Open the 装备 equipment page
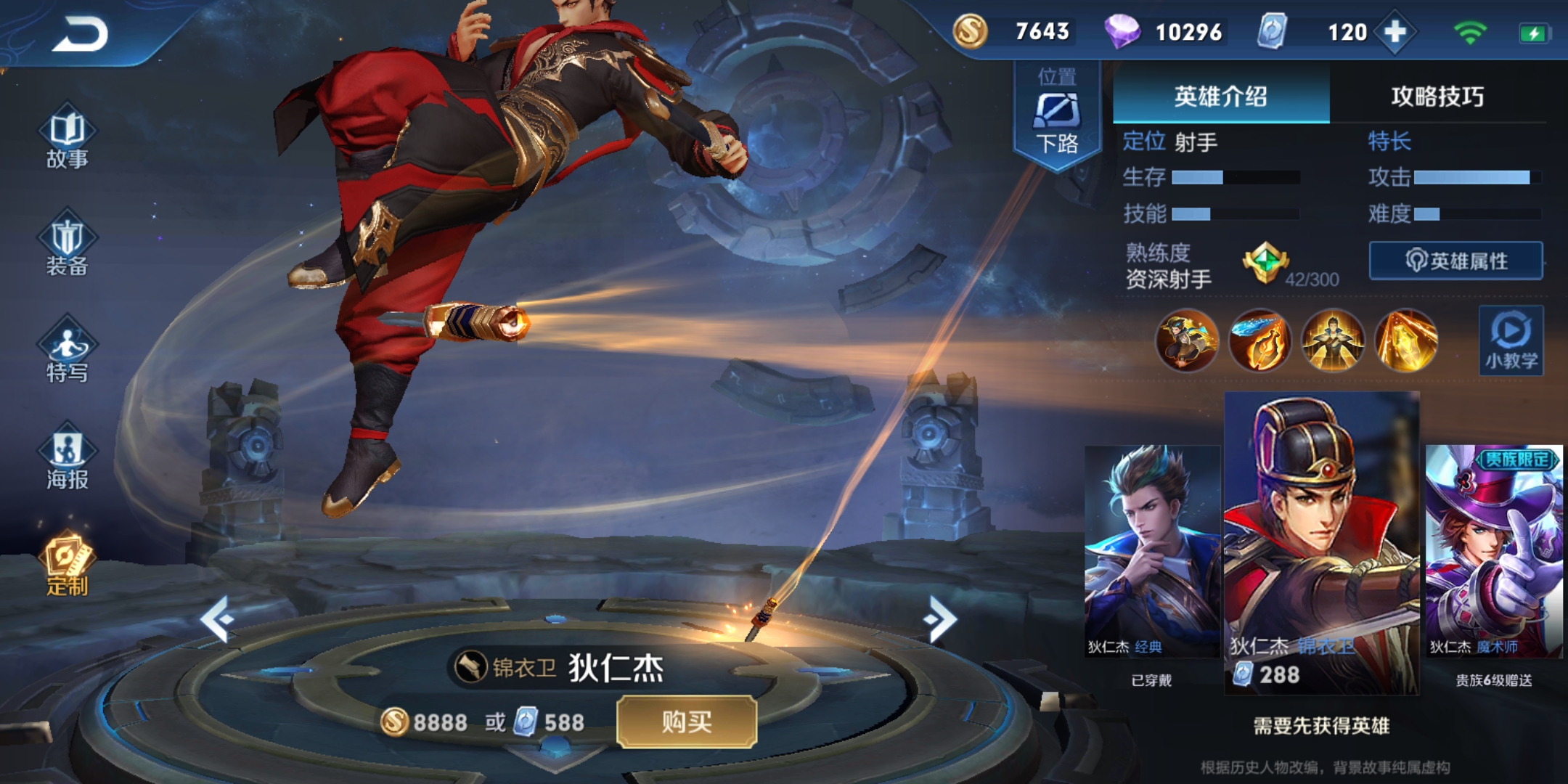 pos(67,246)
